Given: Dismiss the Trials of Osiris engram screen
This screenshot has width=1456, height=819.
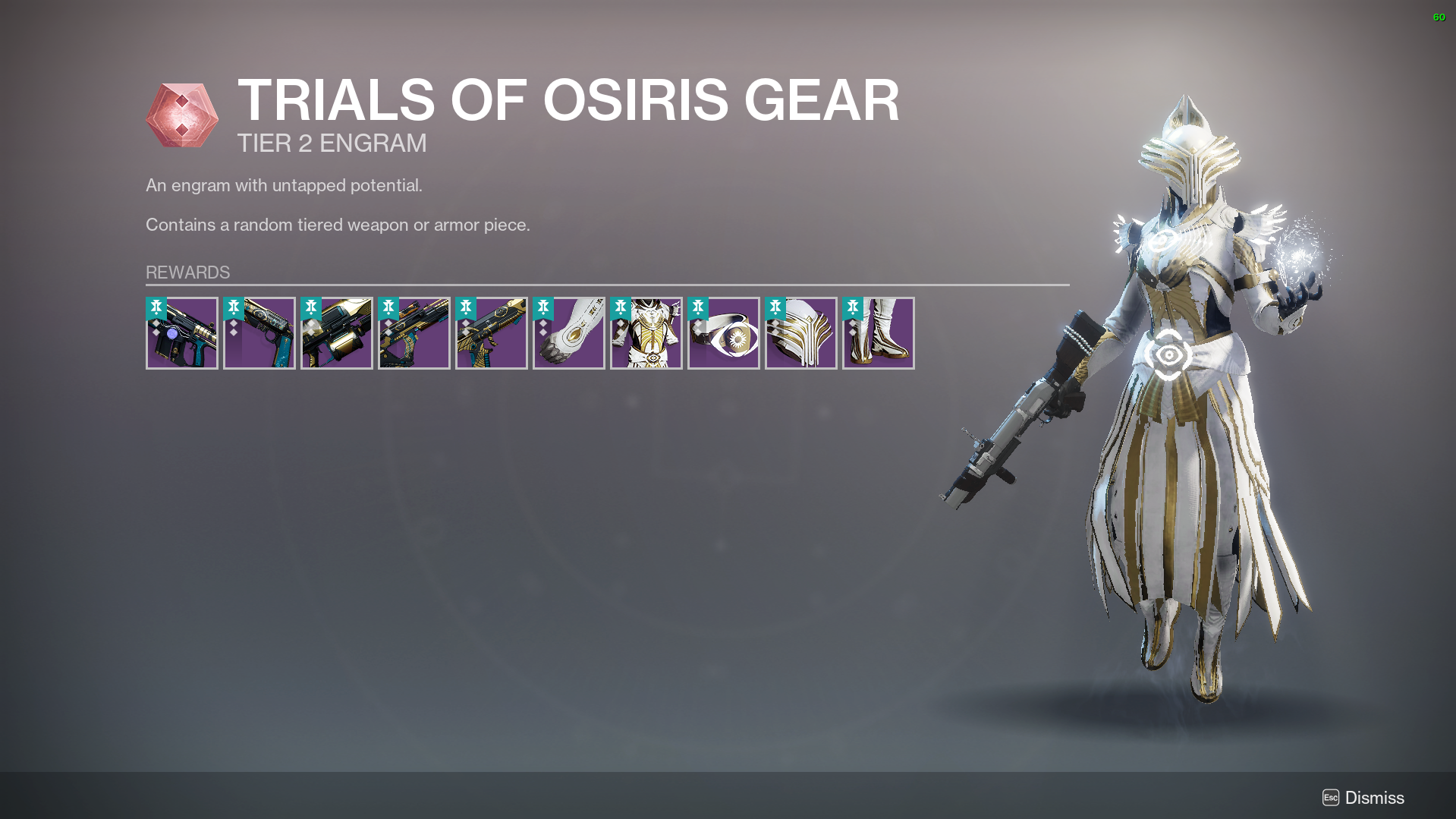Looking at the screenshot, I should click(1363, 798).
